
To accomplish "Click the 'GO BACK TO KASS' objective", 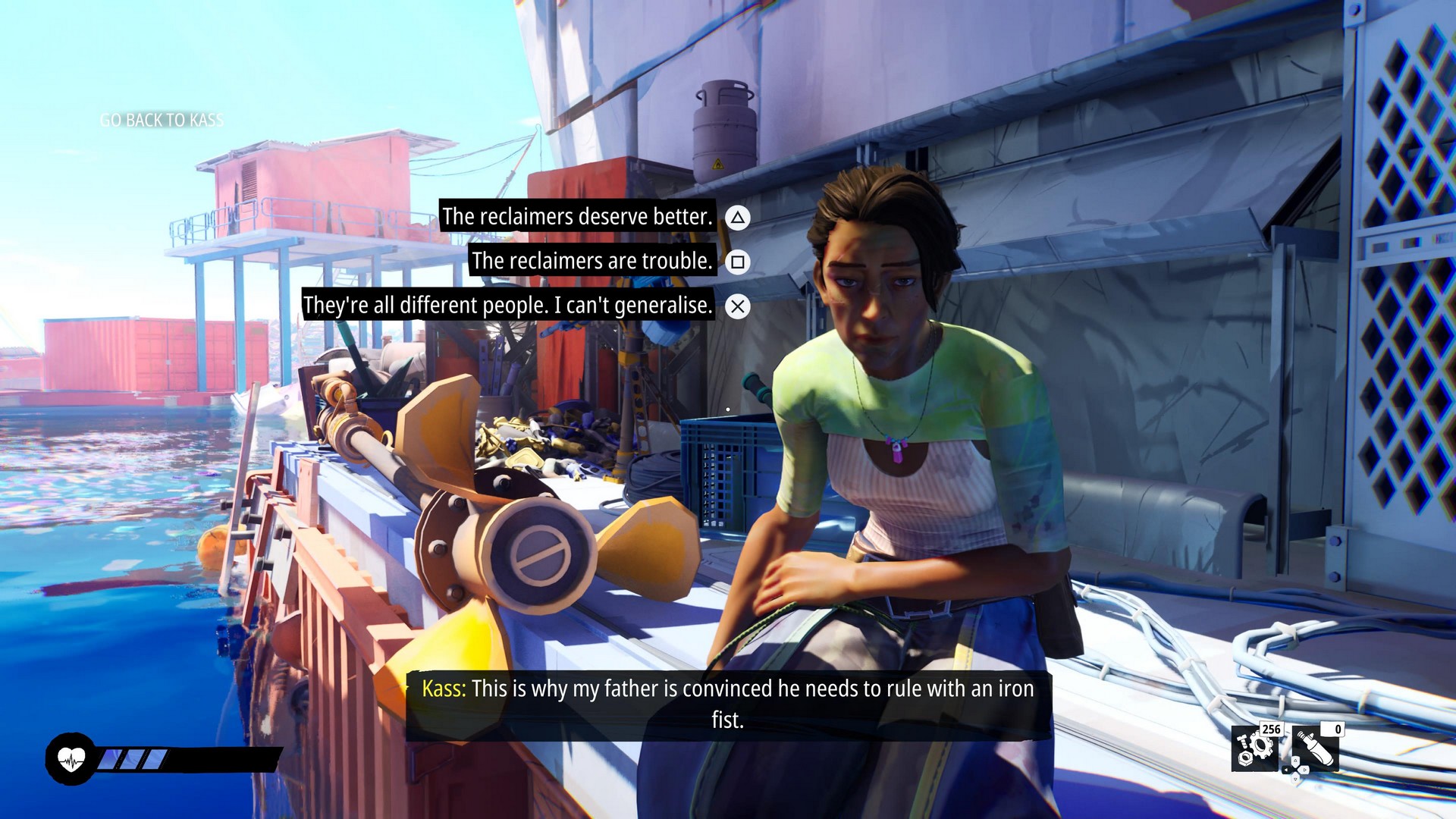I will click(162, 120).
